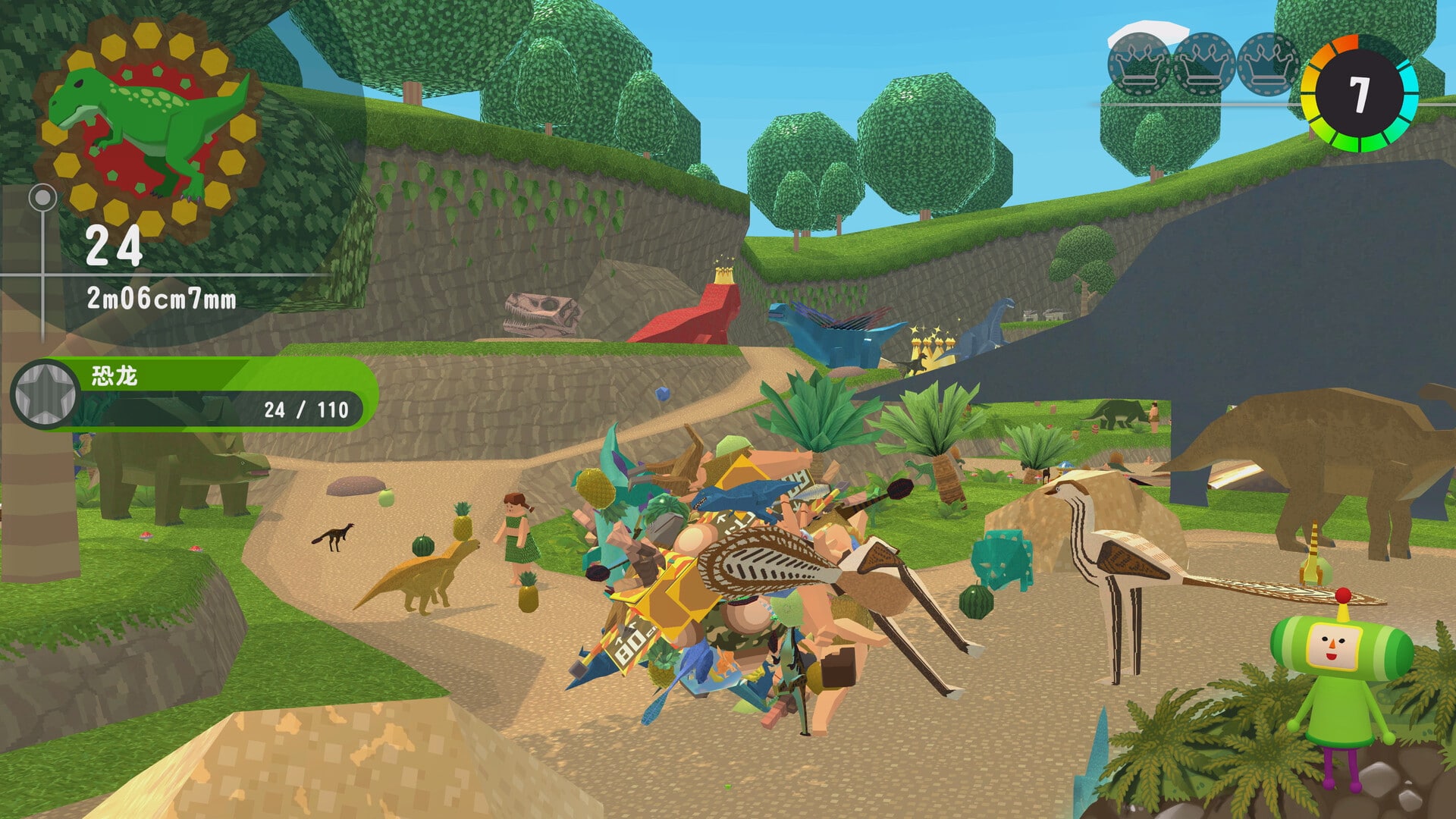Open the circular timer showing 7
The height and width of the screenshot is (819, 1456).
1360,93
